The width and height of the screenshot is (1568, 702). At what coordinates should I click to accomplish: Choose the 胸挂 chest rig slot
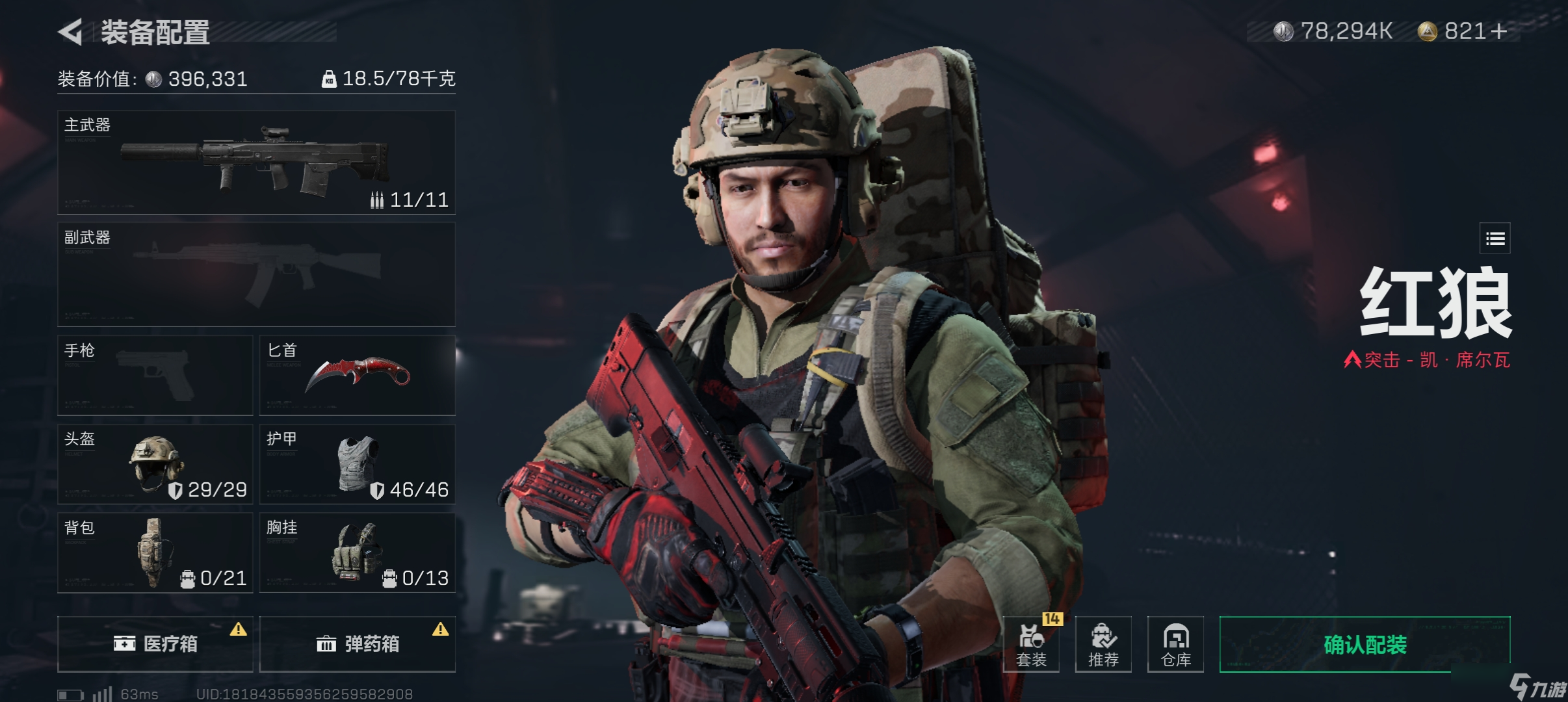(357, 552)
